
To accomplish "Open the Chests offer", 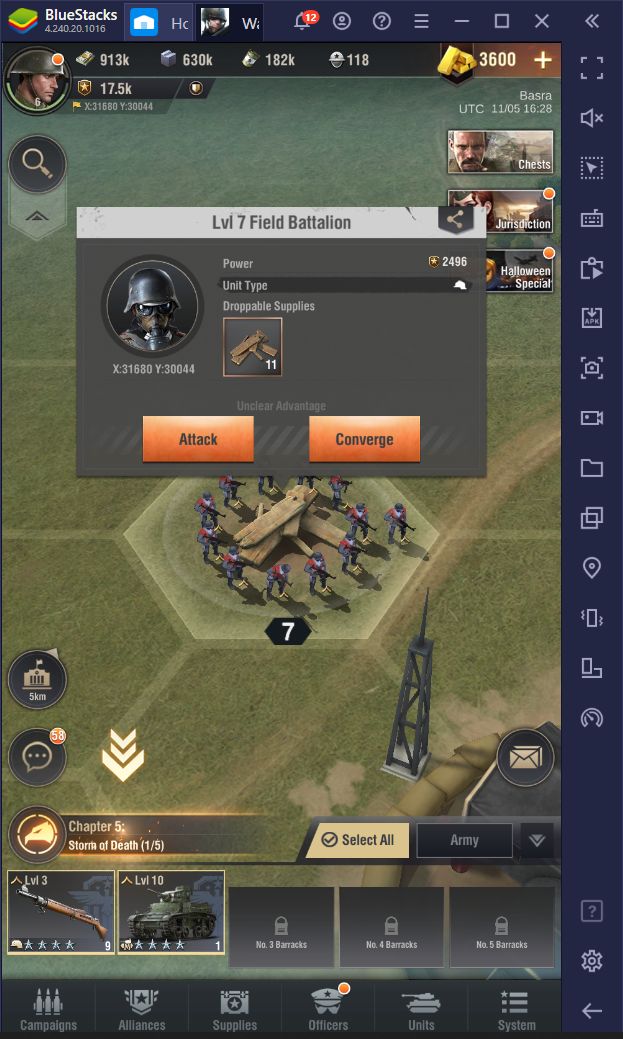I will [500, 152].
